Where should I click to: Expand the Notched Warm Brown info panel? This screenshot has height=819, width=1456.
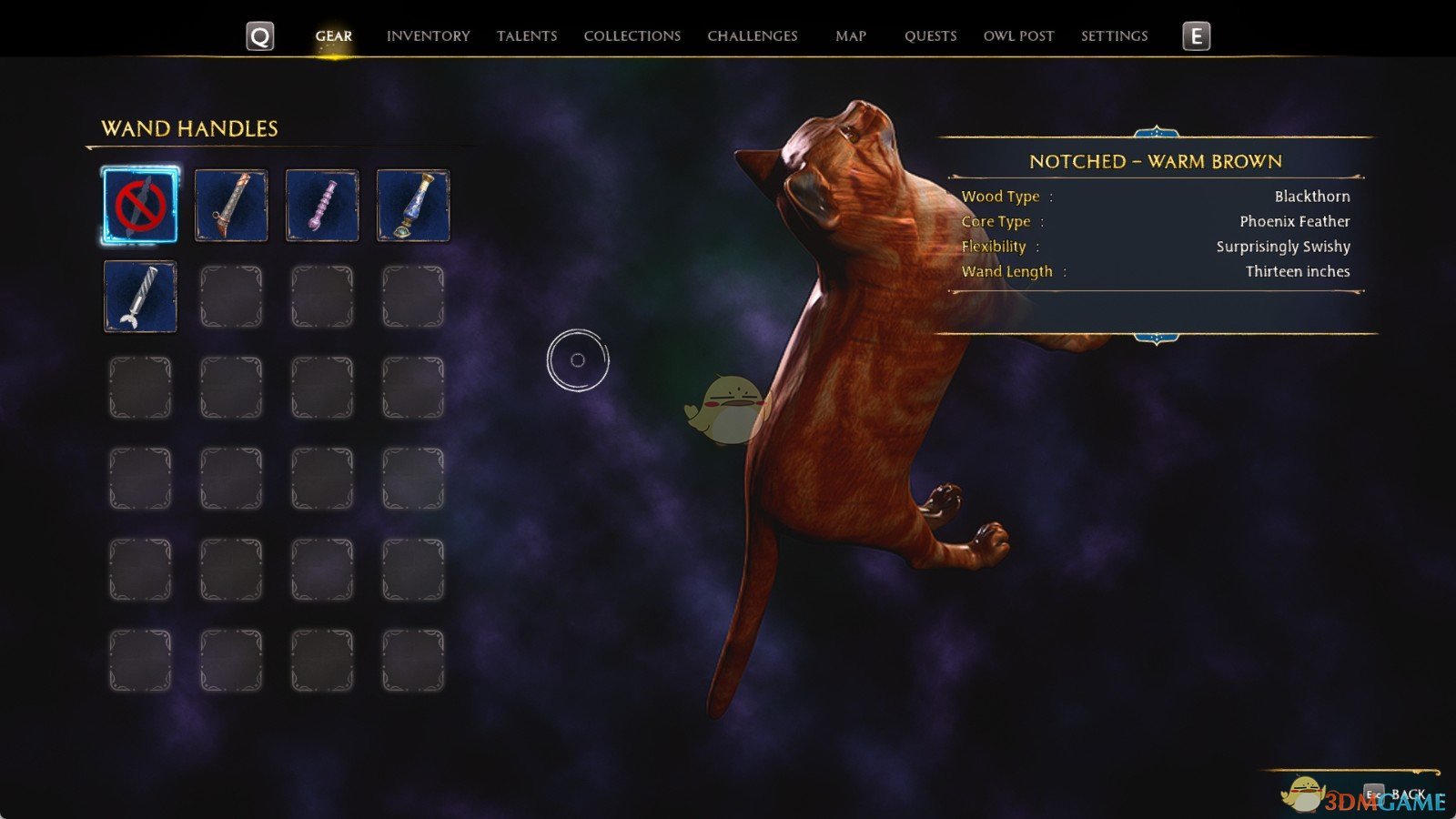pyautogui.click(x=1157, y=162)
